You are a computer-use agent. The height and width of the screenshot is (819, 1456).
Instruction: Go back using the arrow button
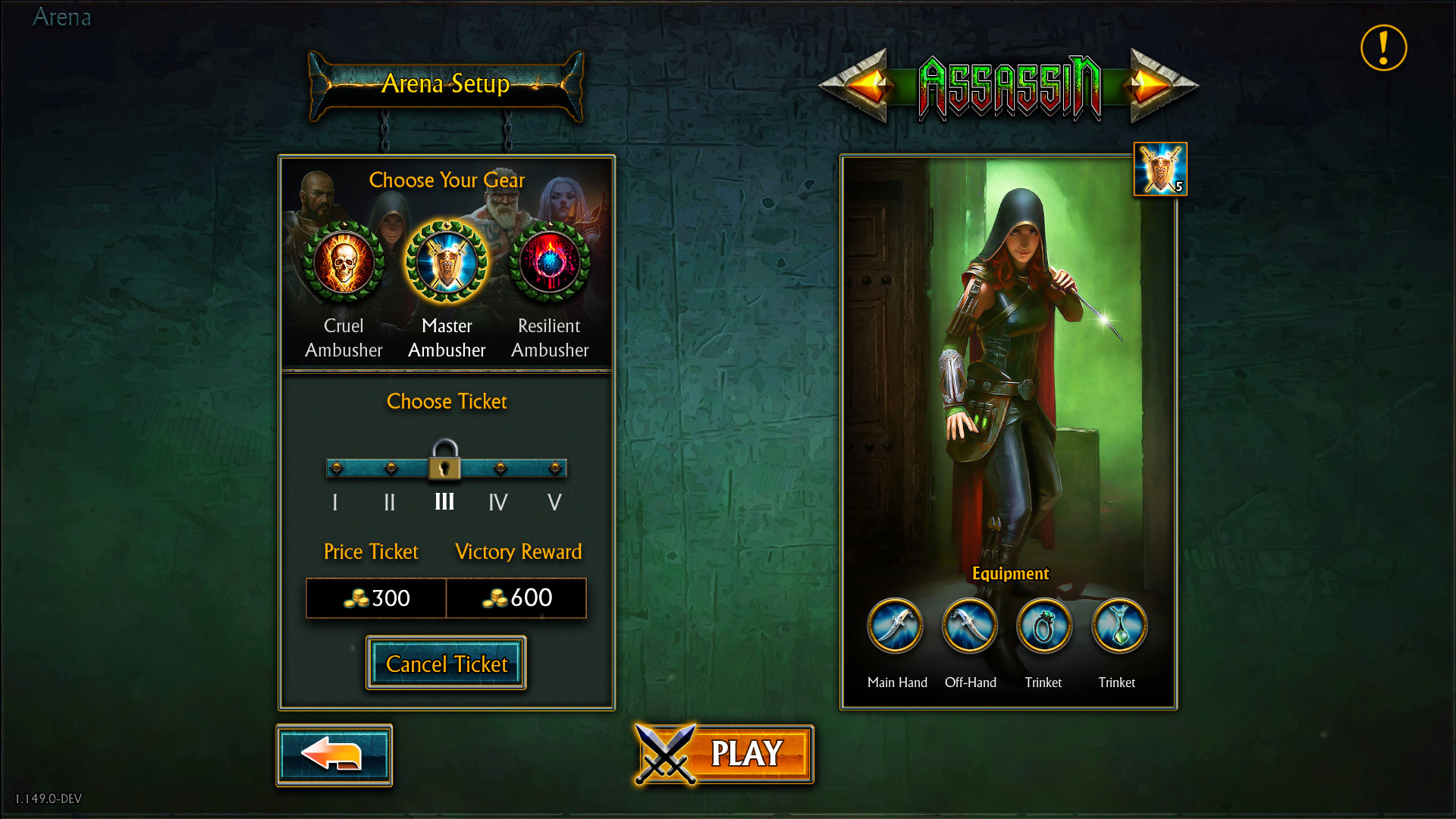tap(334, 755)
